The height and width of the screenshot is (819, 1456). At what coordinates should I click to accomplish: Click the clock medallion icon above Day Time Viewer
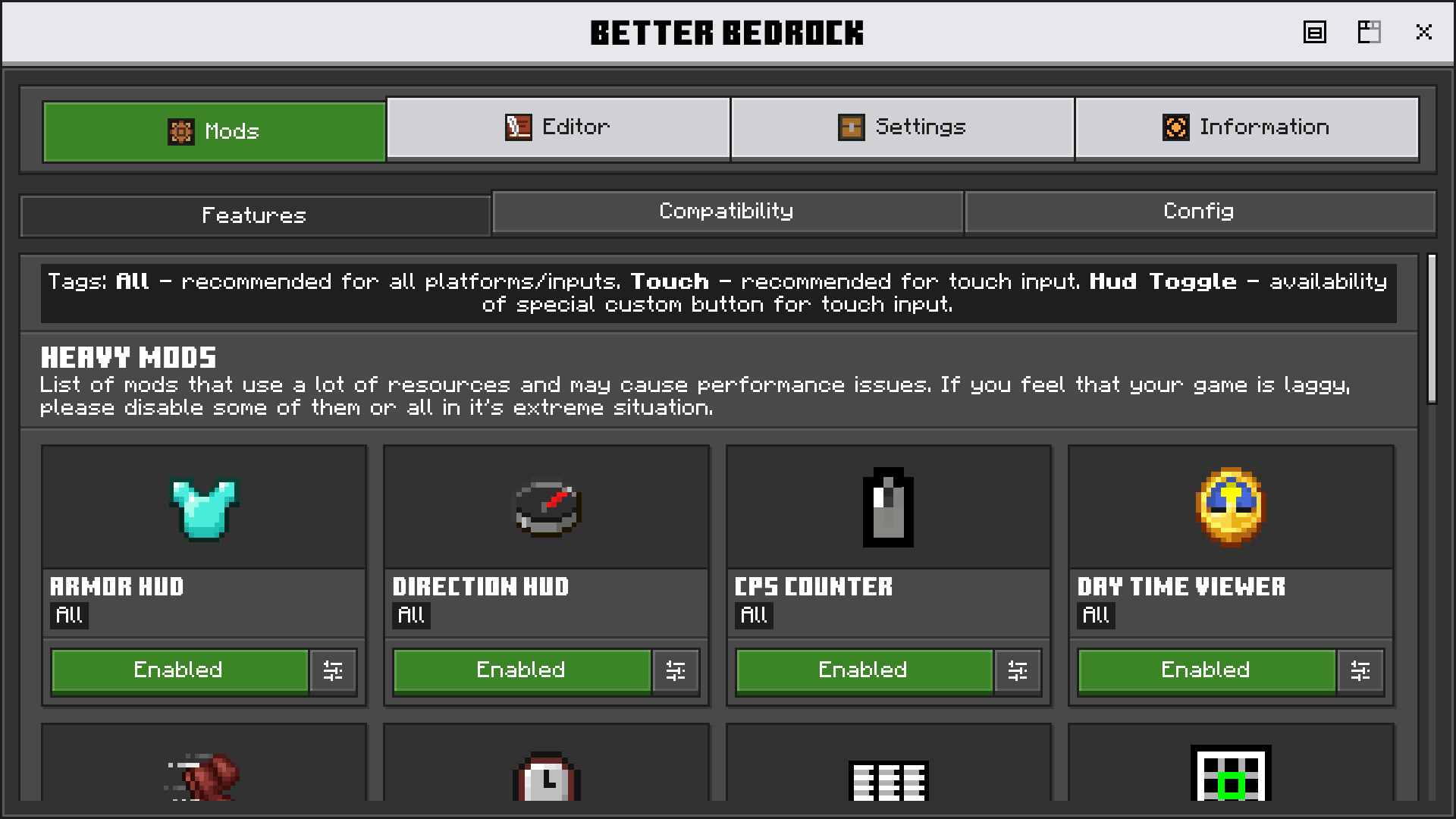click(1232, 507)
